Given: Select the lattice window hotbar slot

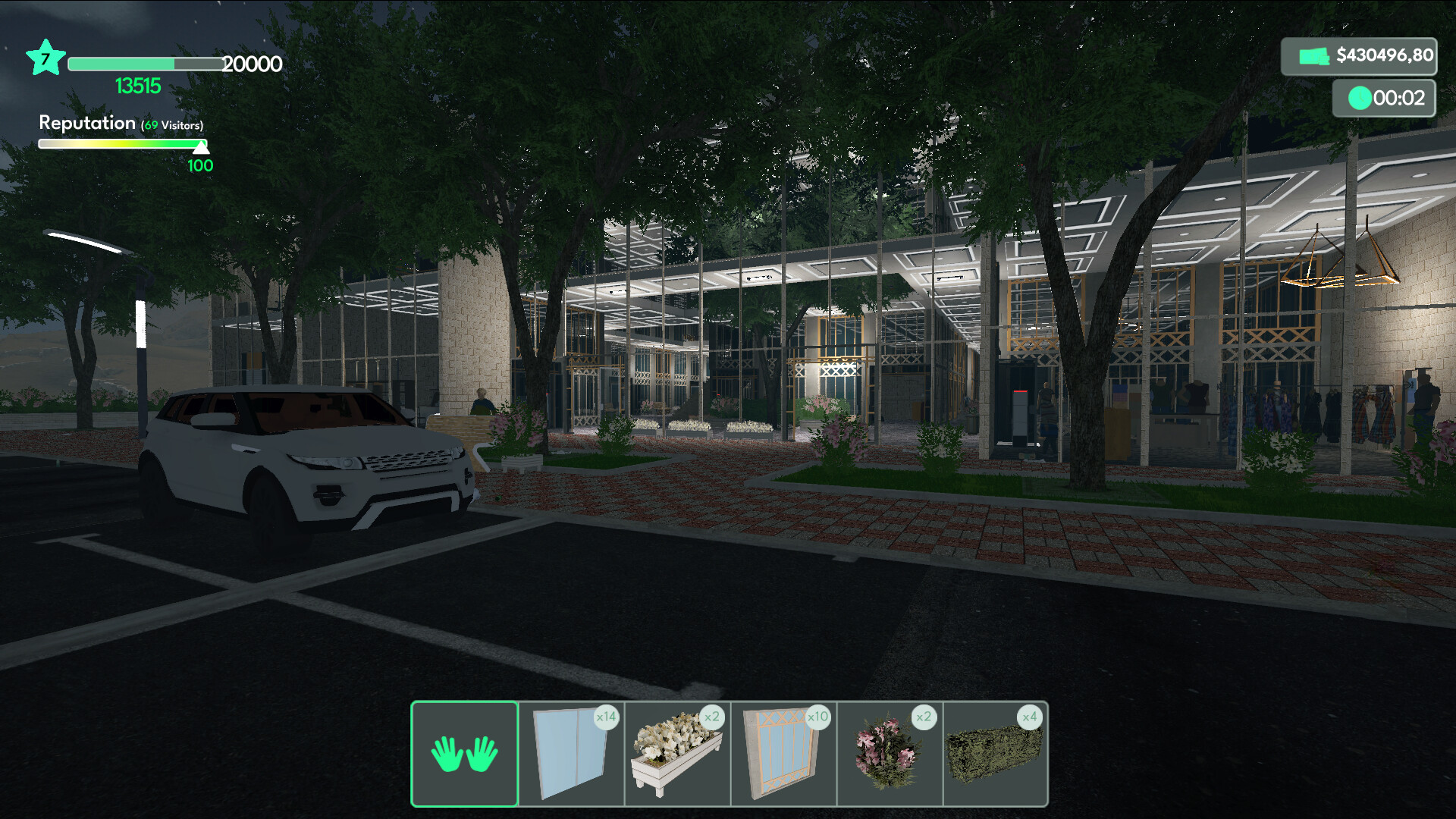Looking at the screenshot, I should 783,755.
